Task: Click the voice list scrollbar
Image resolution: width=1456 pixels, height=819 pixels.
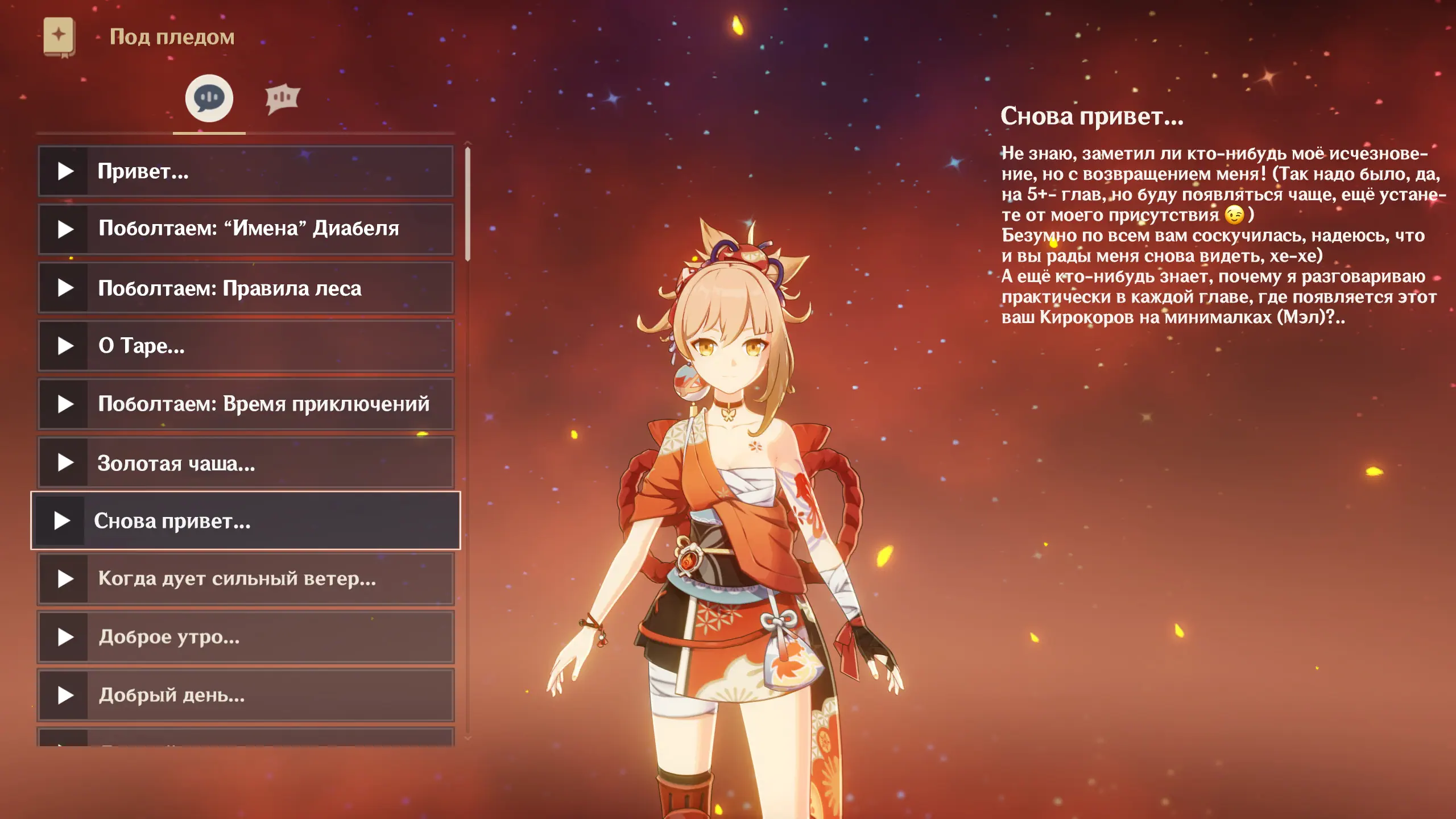Action: pos(468,205)
